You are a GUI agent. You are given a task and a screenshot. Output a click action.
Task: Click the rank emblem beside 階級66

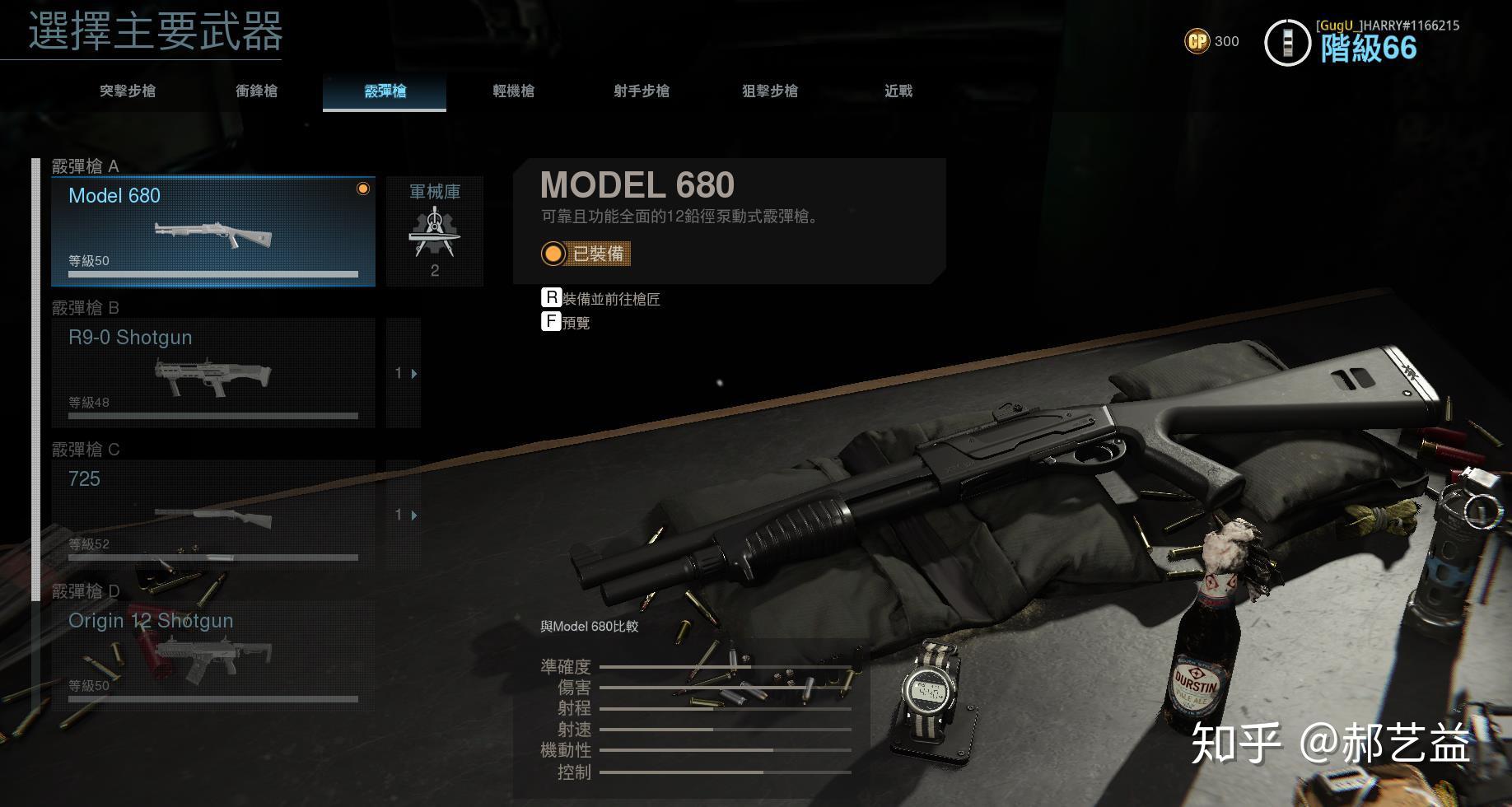[1288, 40]
